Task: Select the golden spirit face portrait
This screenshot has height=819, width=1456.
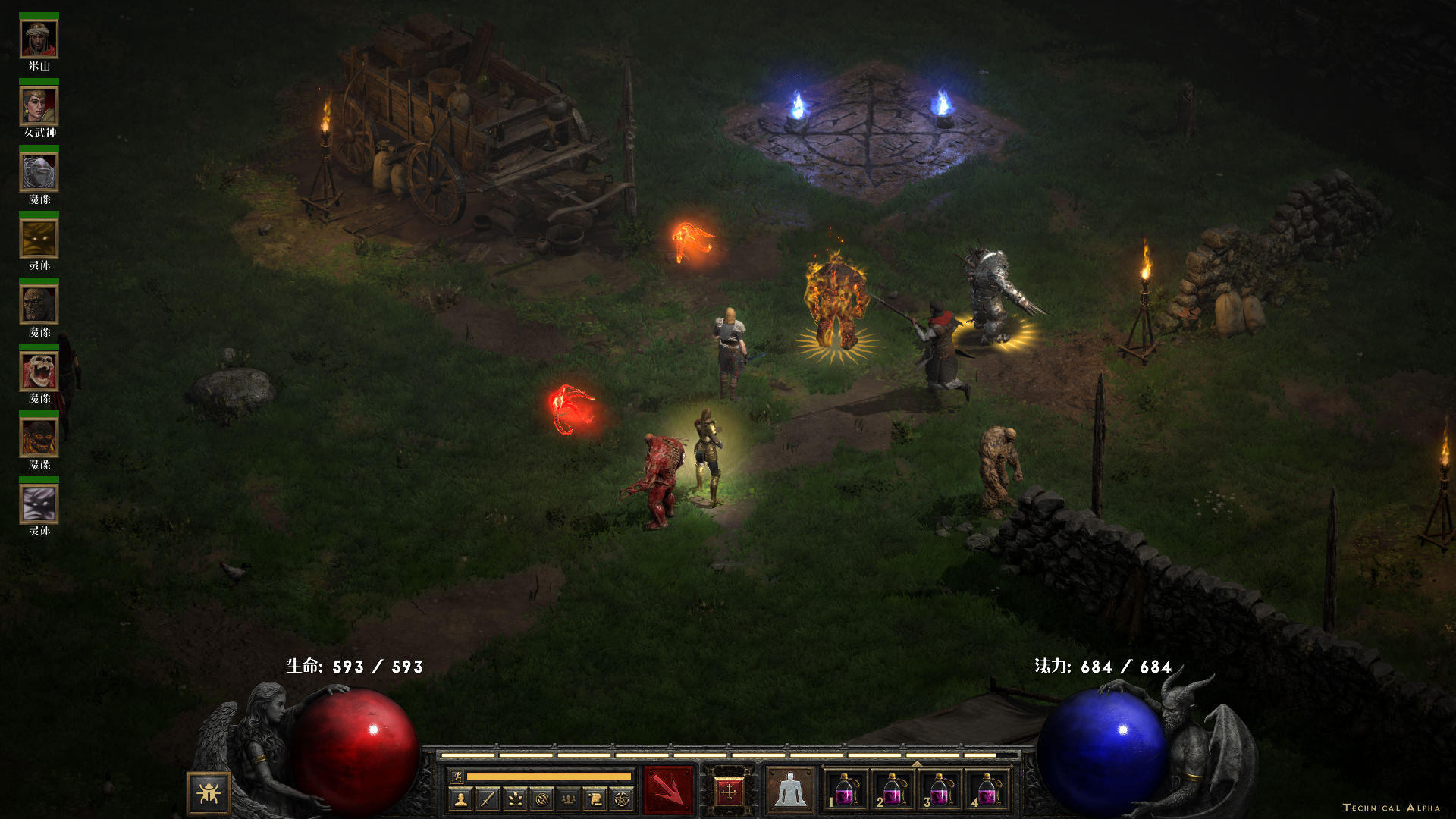Action: [x=39, y=239]
